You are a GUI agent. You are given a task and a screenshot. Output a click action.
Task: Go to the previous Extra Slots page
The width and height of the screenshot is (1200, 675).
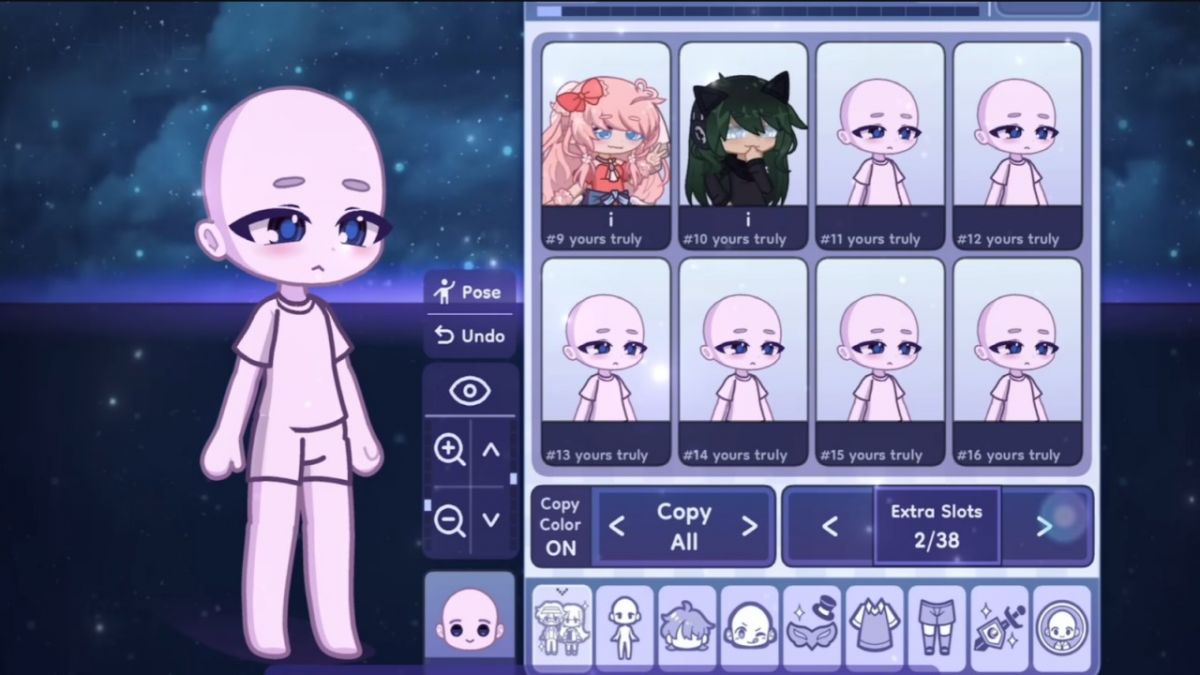pos(829,526)
